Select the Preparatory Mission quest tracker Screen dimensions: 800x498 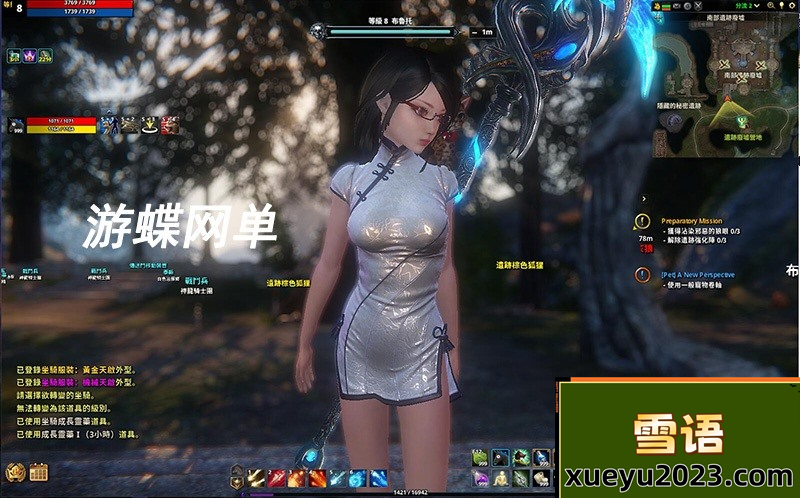(691, 220)
